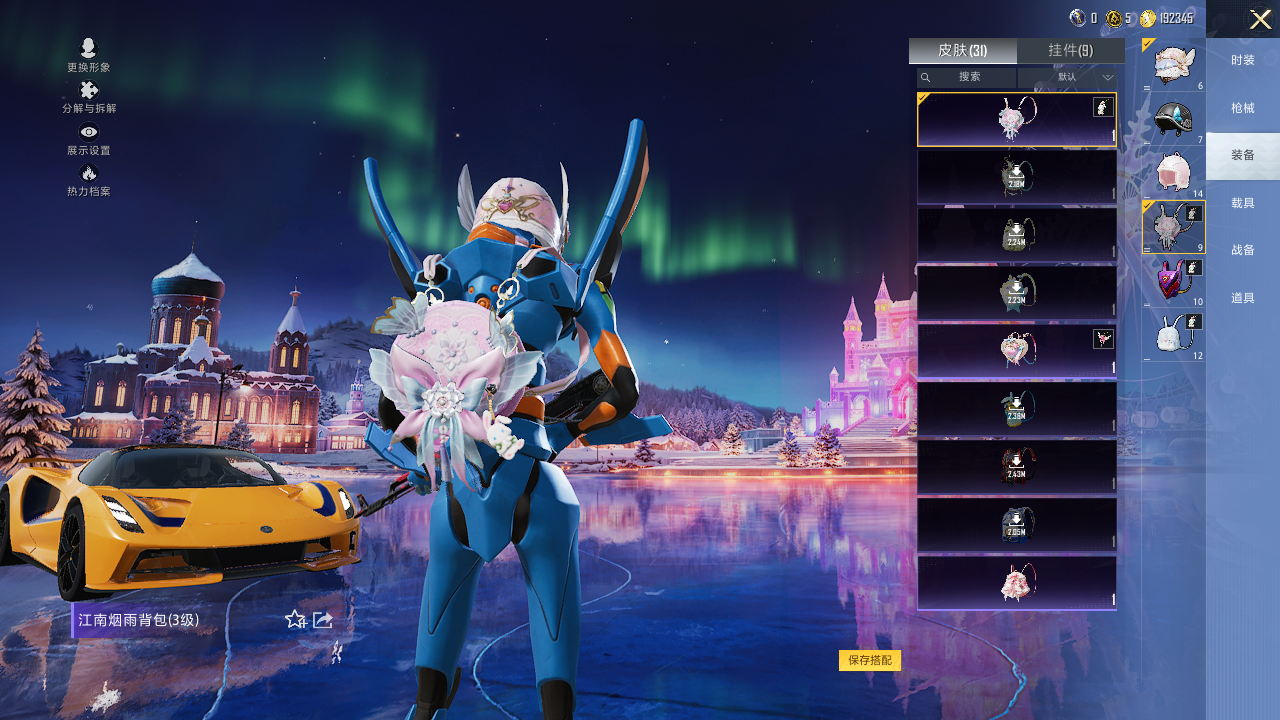Open the 战备 category
This screenshot has height=720, width=1280.
tap(1243, 250)
